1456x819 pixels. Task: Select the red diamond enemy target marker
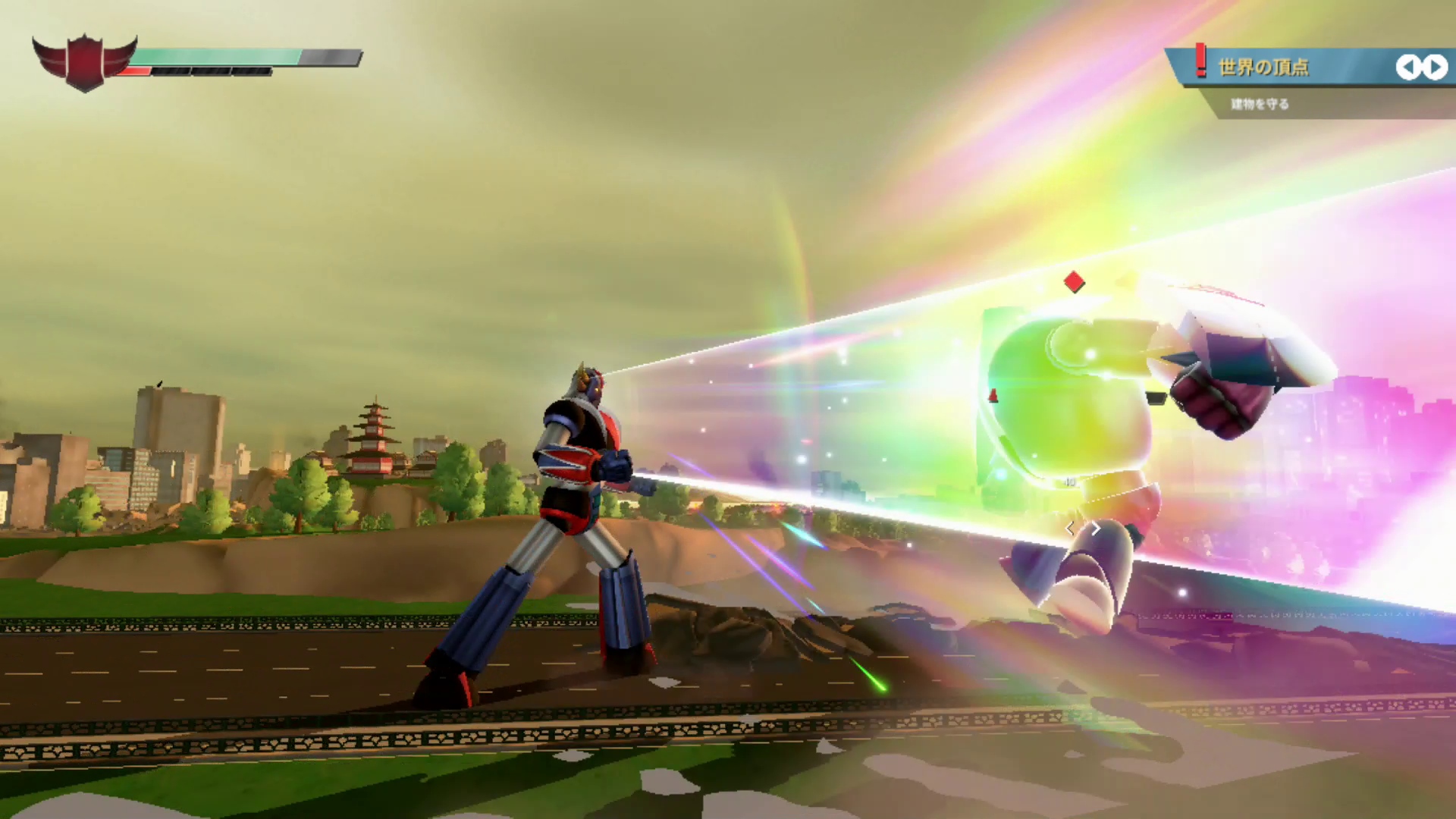pyautogui.click(x=1074, y=282)
